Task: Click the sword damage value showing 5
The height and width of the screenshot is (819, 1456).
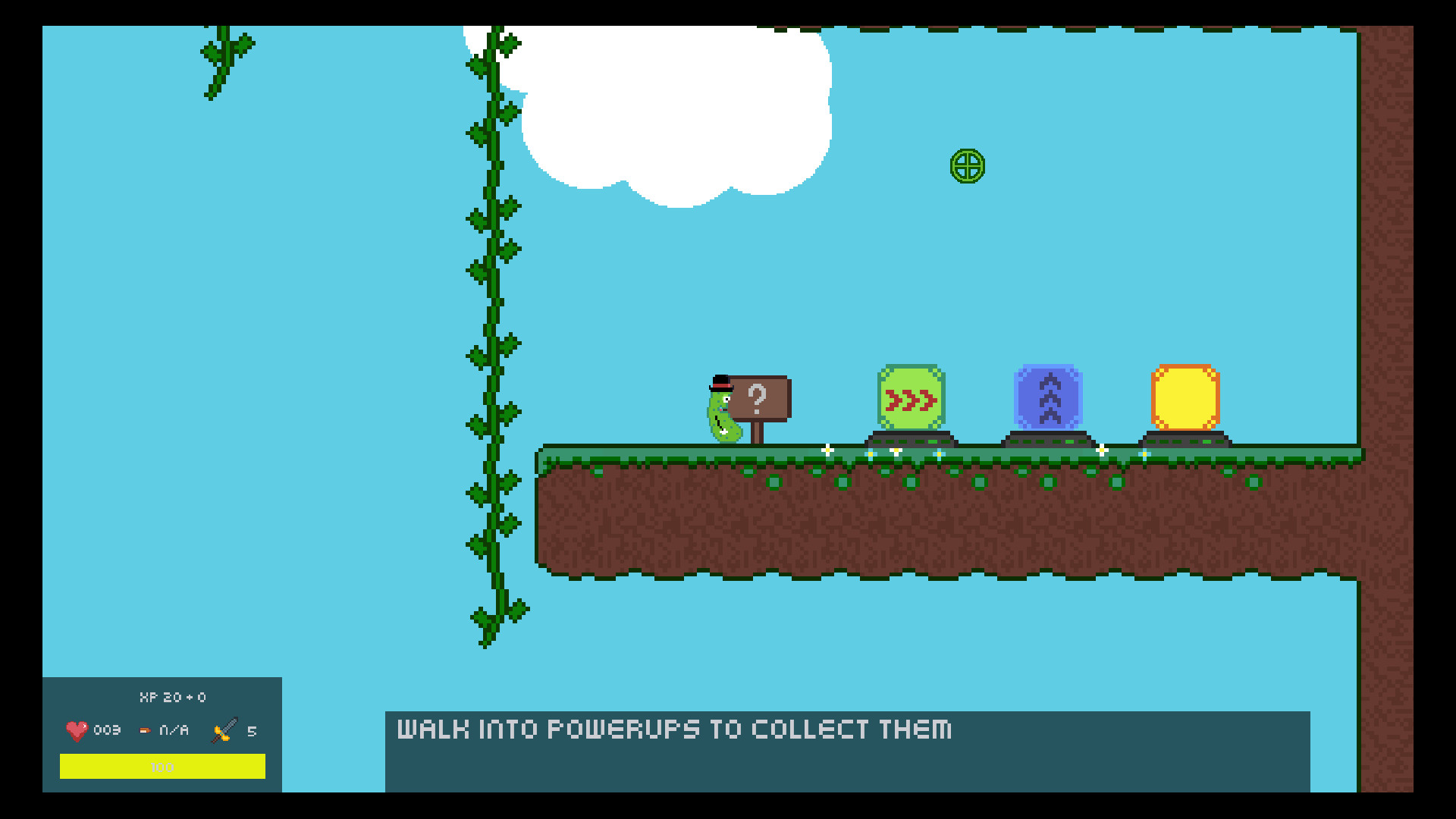Action: point(250,730)
